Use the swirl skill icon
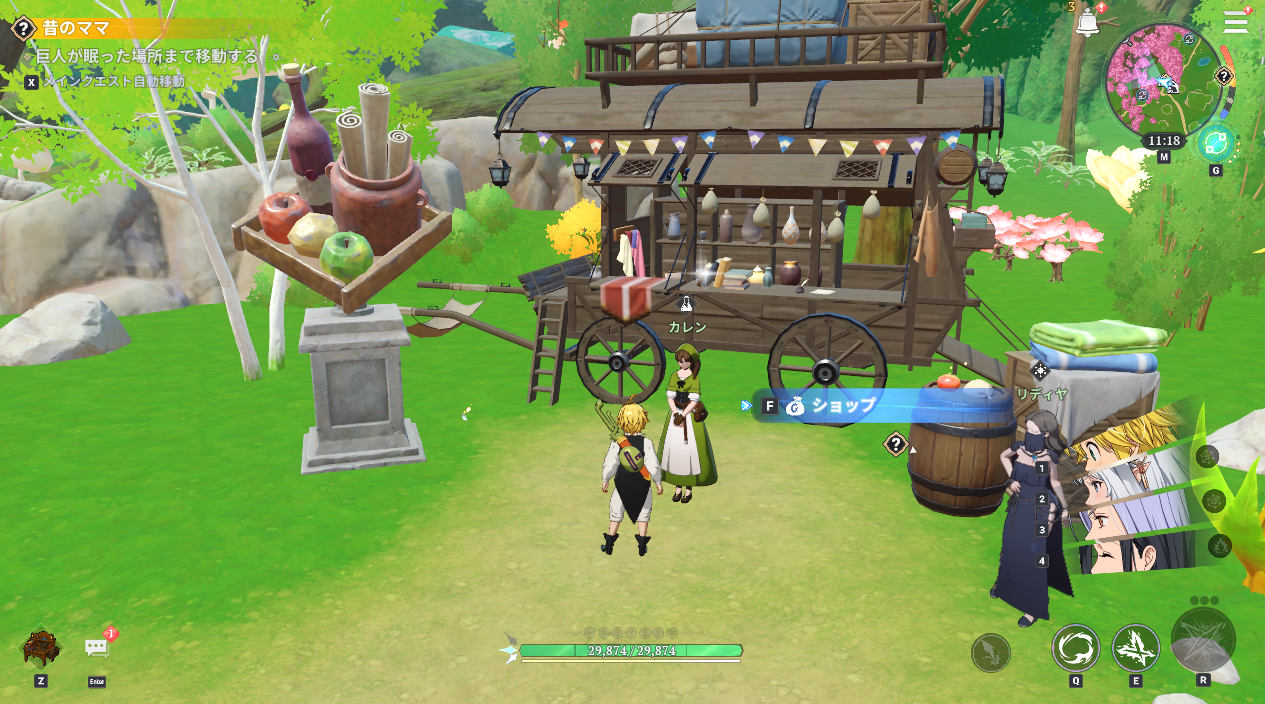 pyautogui.click(x=1075, y=647)
